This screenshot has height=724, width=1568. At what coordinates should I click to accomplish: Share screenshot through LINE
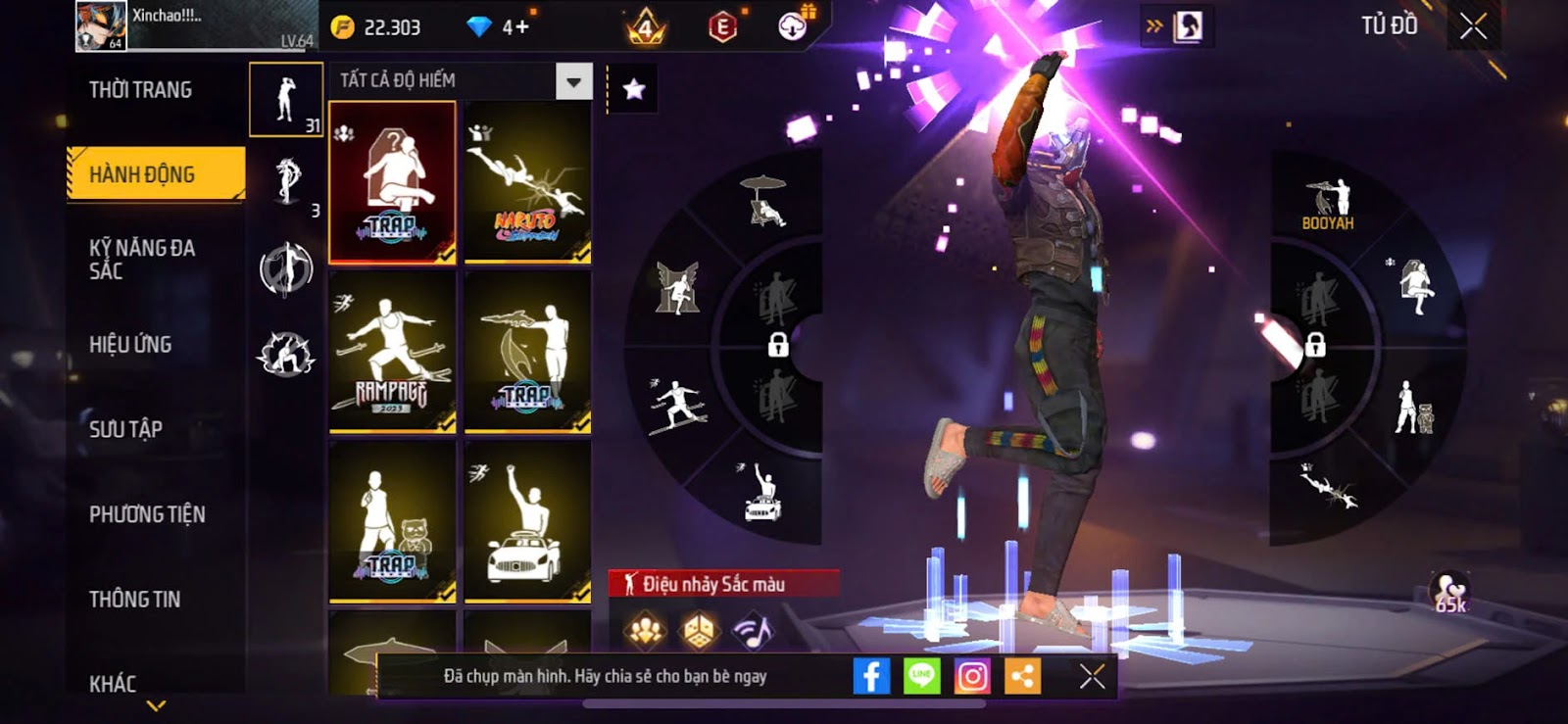click(x=921, y=676)
